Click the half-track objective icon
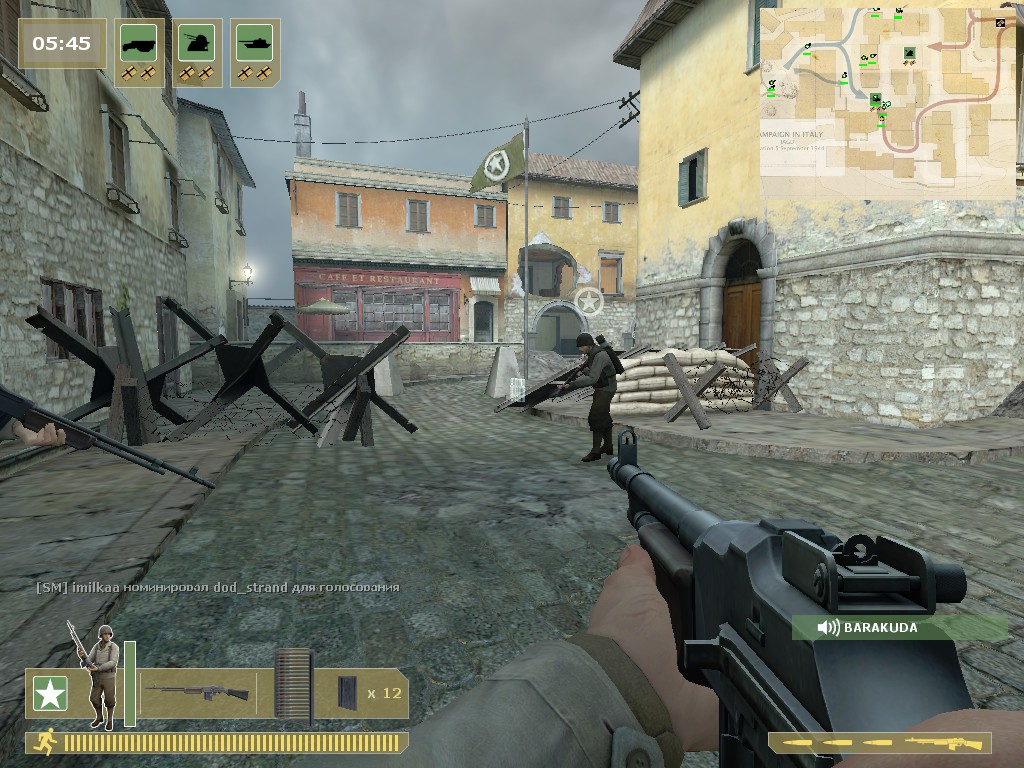1024x768 pixels. tap(140, 43)
